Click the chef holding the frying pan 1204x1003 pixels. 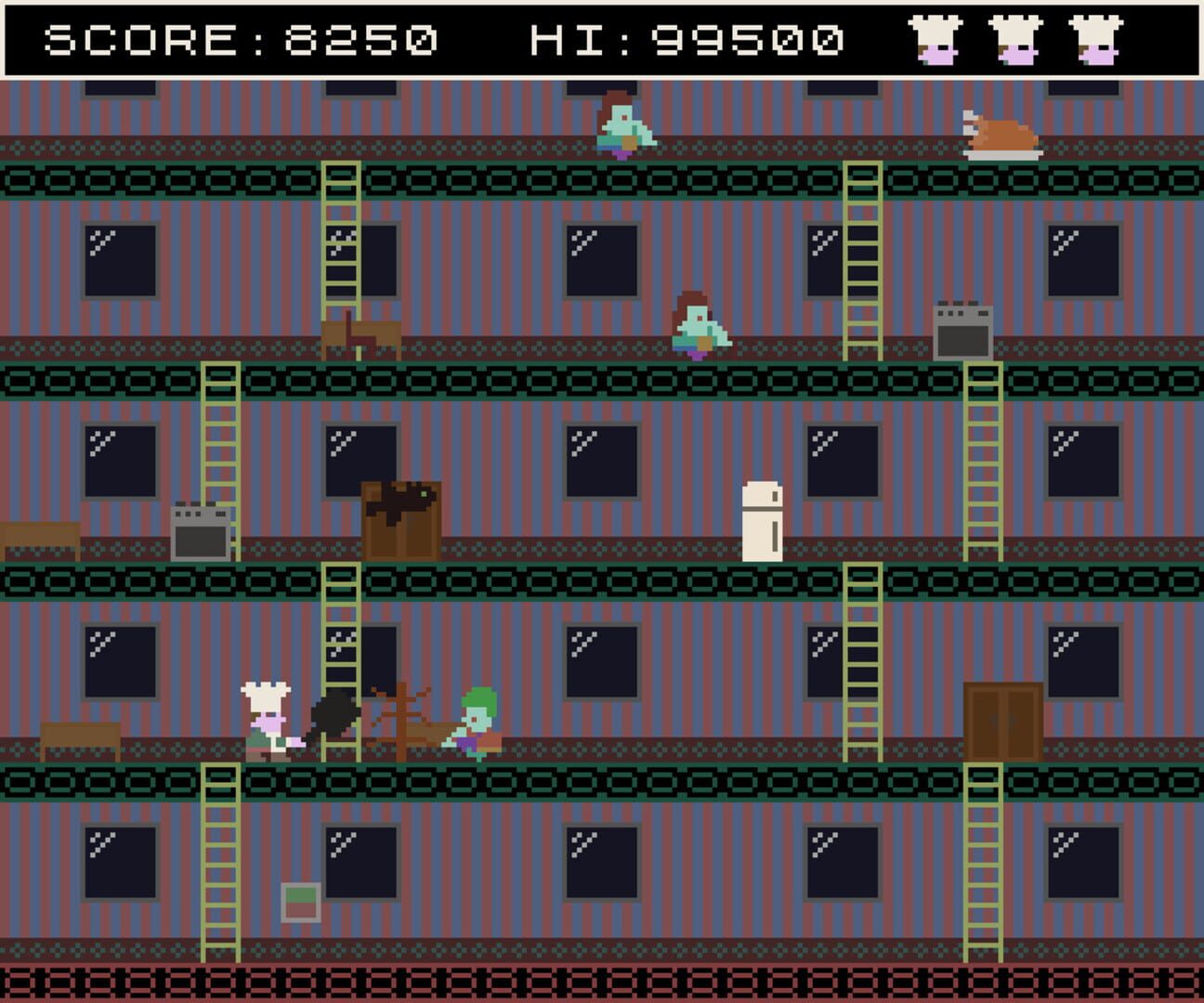pyautogui.click(x=269, y=720)
